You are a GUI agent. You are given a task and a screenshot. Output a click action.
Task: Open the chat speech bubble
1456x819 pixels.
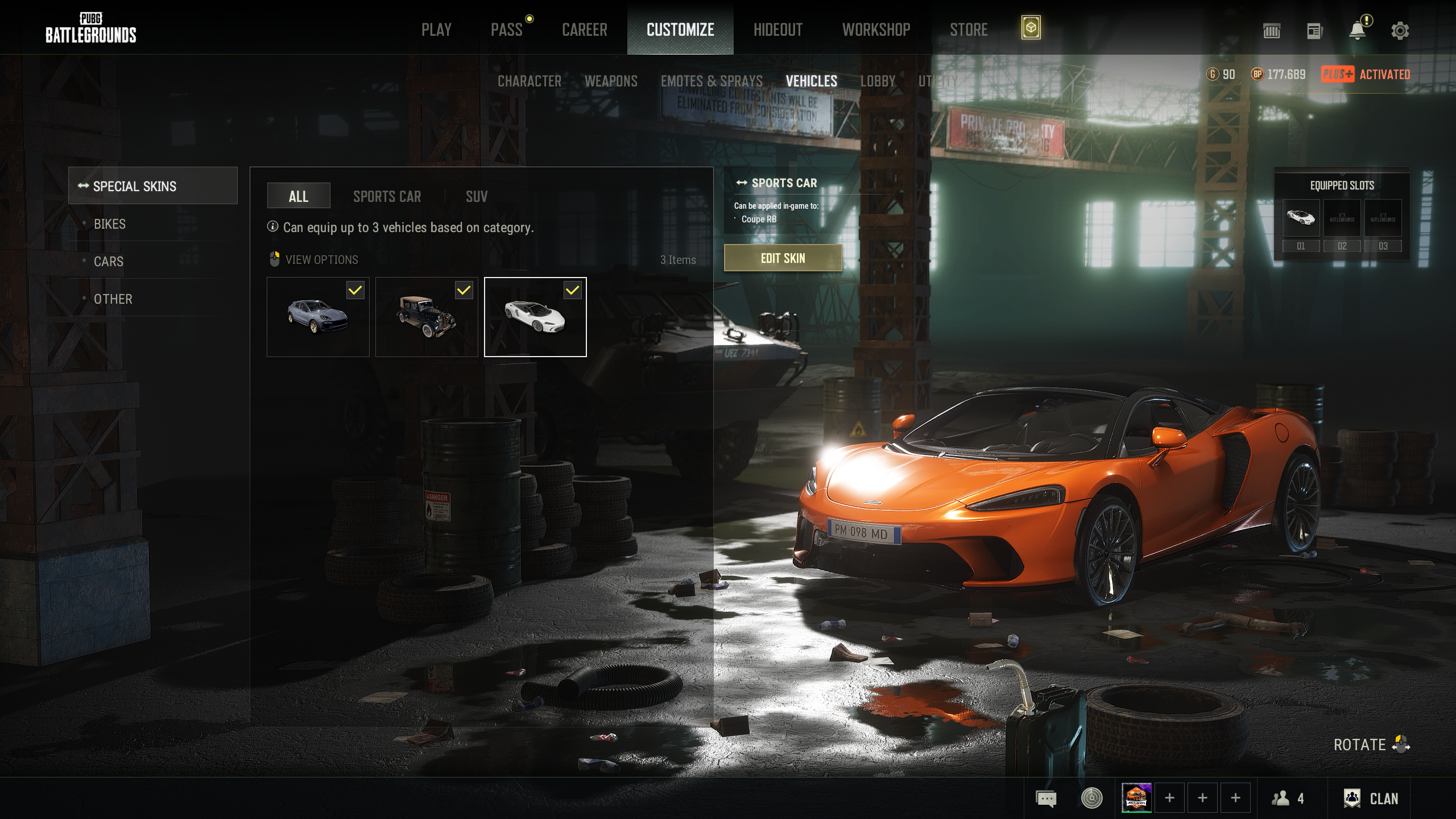[x=1046, y=799]
